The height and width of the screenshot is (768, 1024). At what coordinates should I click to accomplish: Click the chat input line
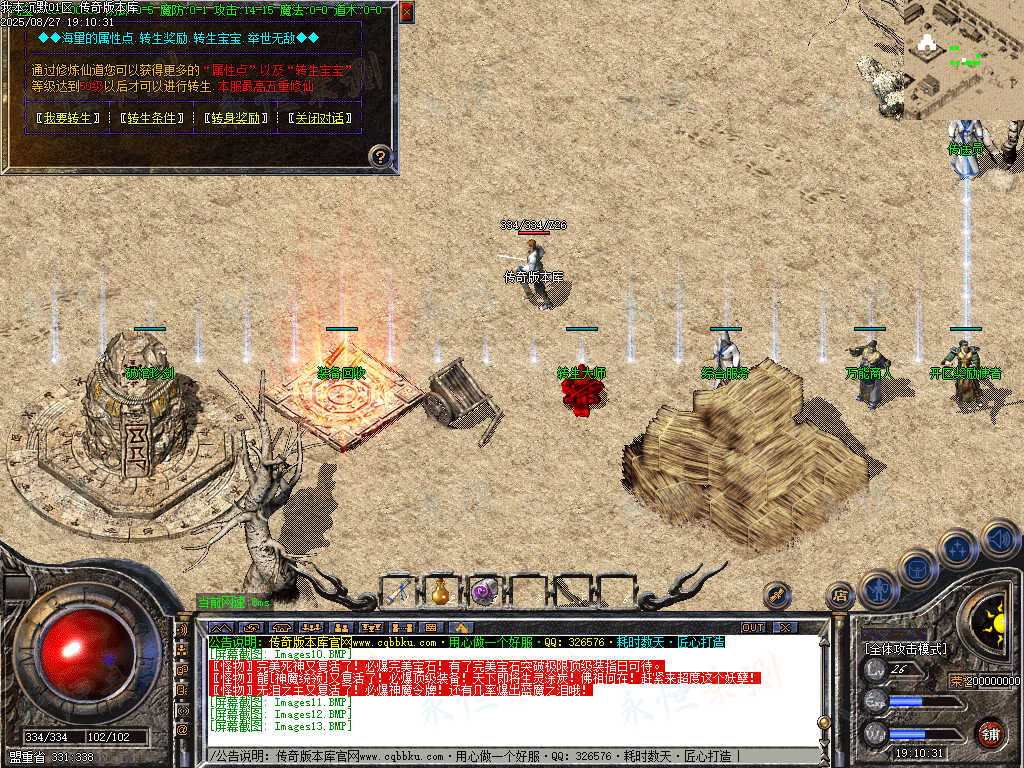(500, 756)
